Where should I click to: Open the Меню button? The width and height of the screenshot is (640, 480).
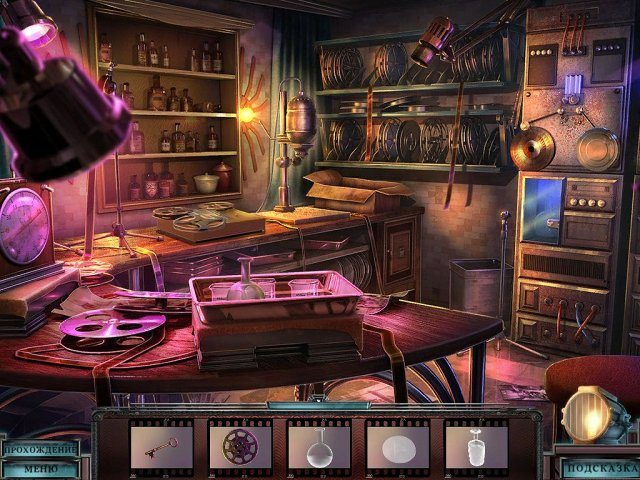38,467
